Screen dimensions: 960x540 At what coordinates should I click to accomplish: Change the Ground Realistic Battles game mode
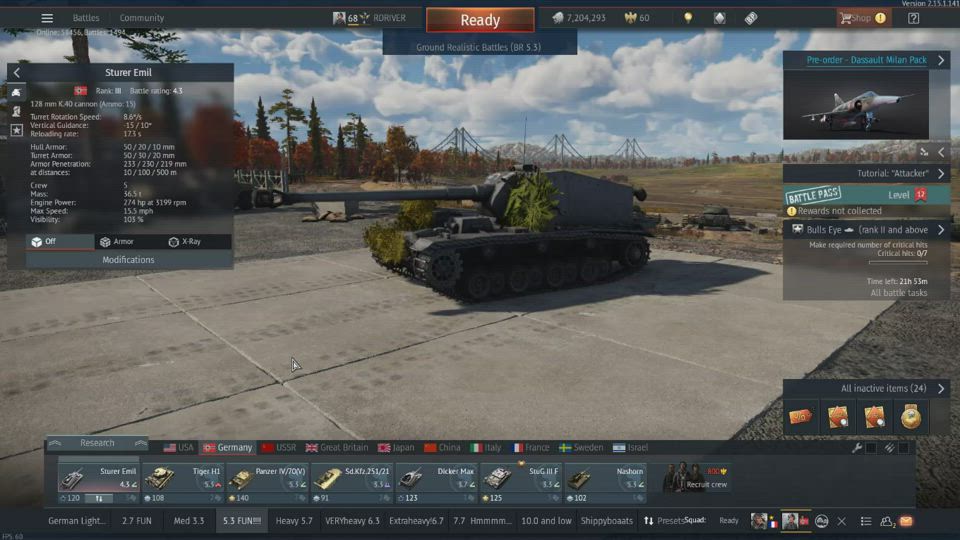tap(479, 47)
